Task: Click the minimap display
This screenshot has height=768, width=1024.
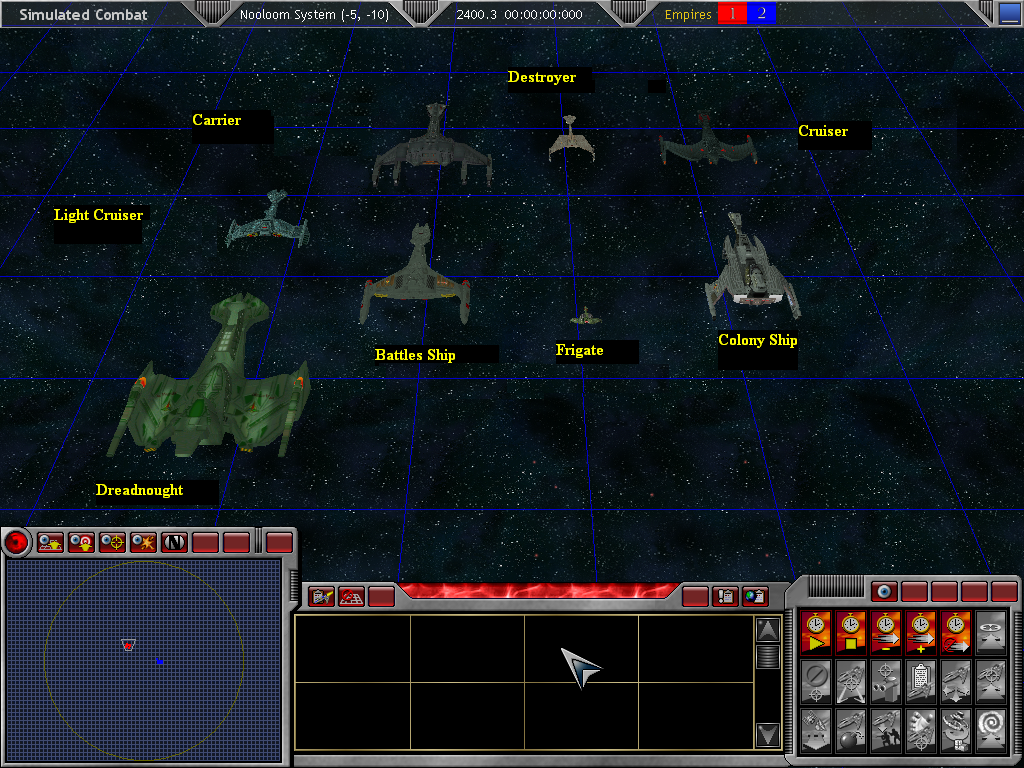Action: [x=143, y=646]
